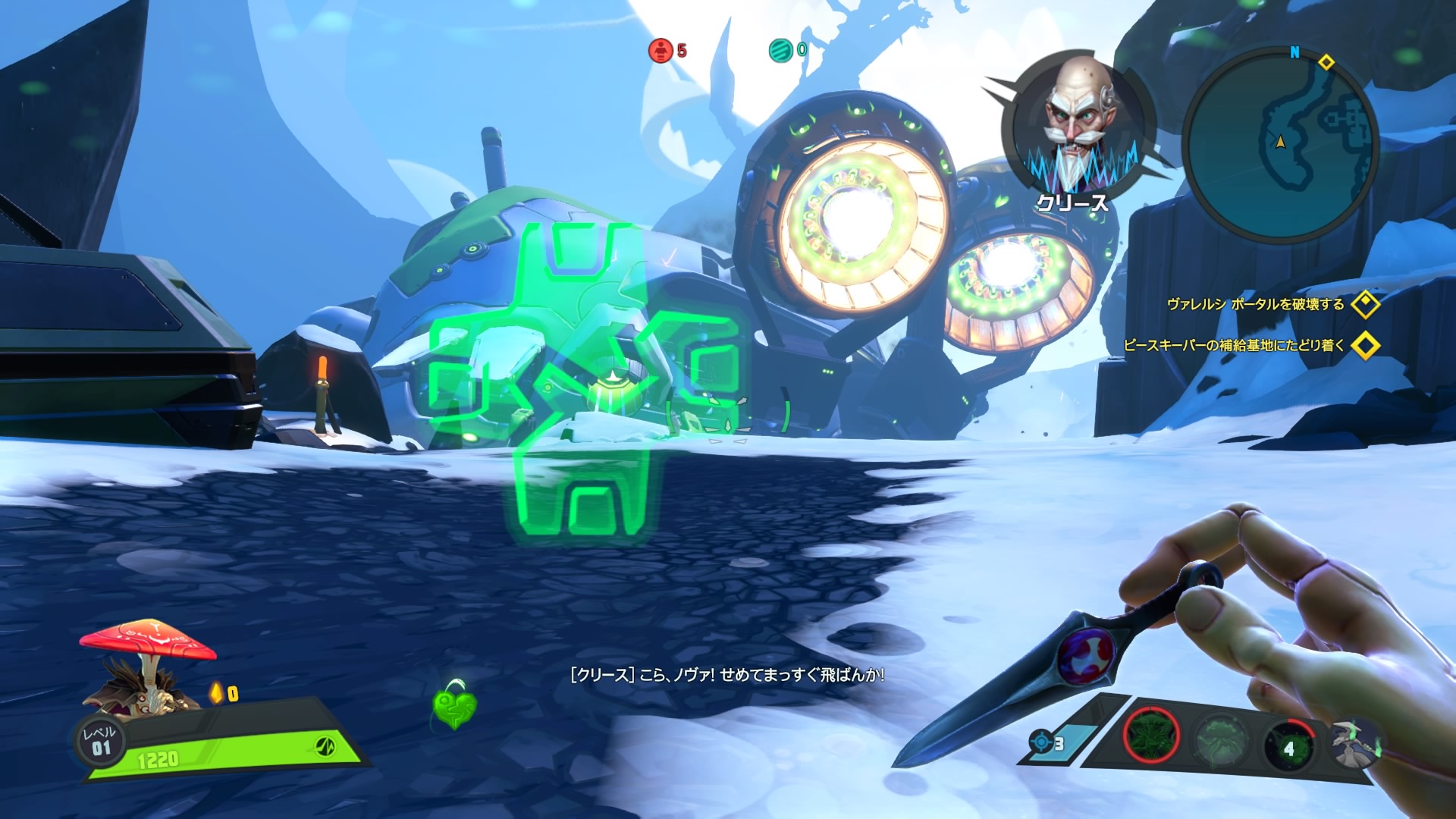The image size is (1456, 819).
Task: Select the yellow diamond marker on the minimap edge
Action: [x=1326, y=62]
